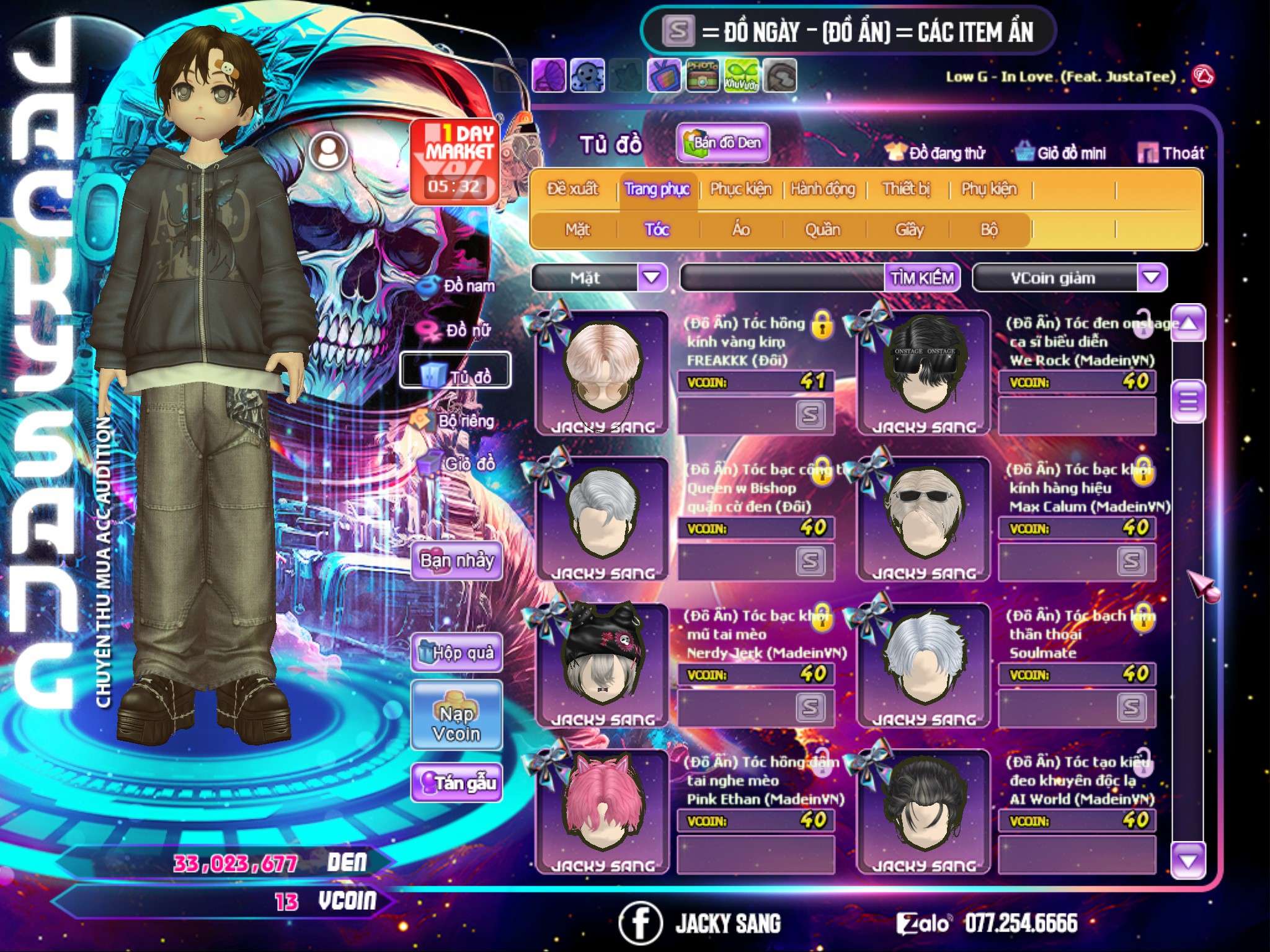Image resolution: width=1270 pixels, height=952 pixels.
Task: Switch to the Phục kiện tab
Action: 740,189
